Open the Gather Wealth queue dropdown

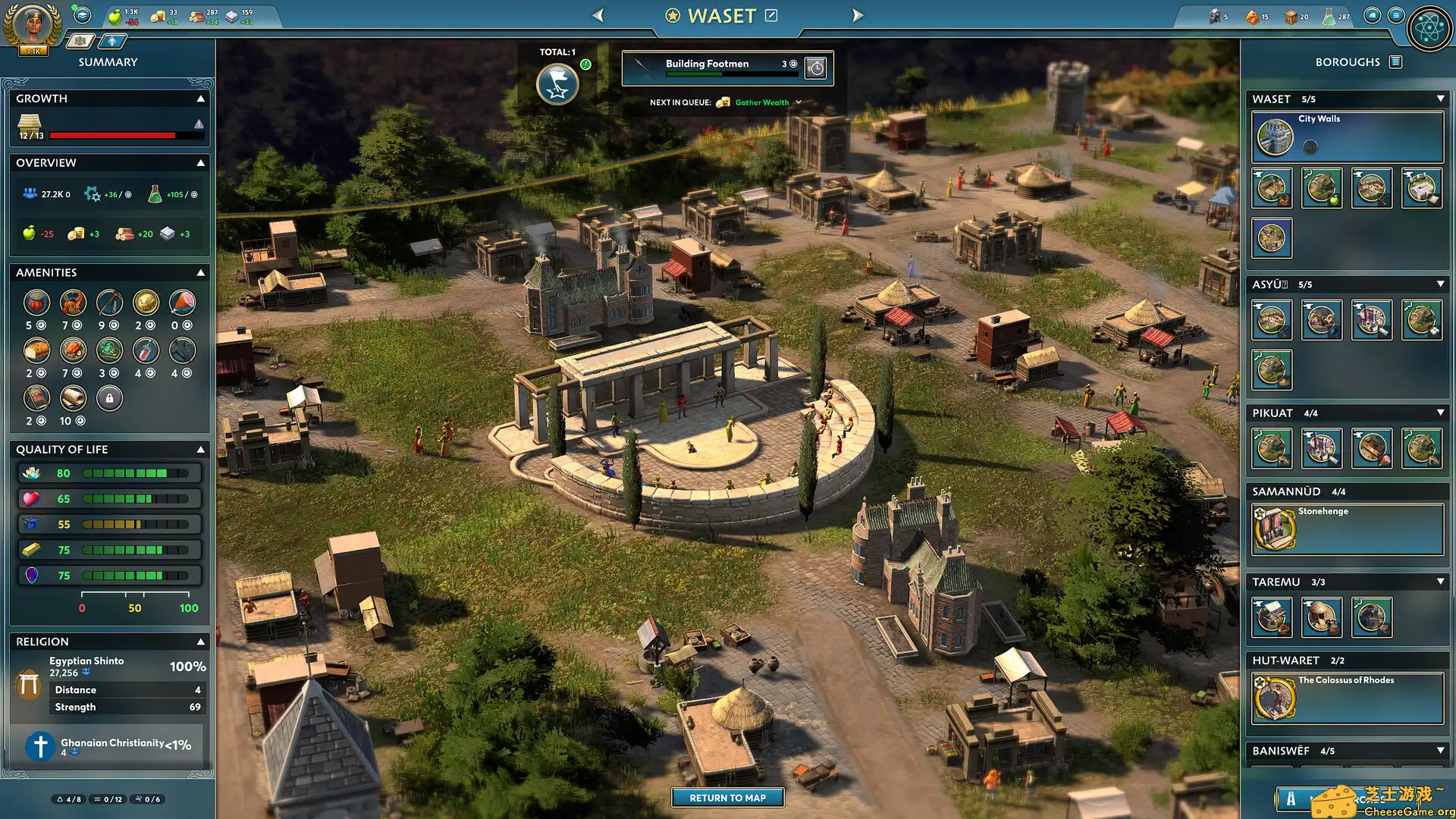797,102
